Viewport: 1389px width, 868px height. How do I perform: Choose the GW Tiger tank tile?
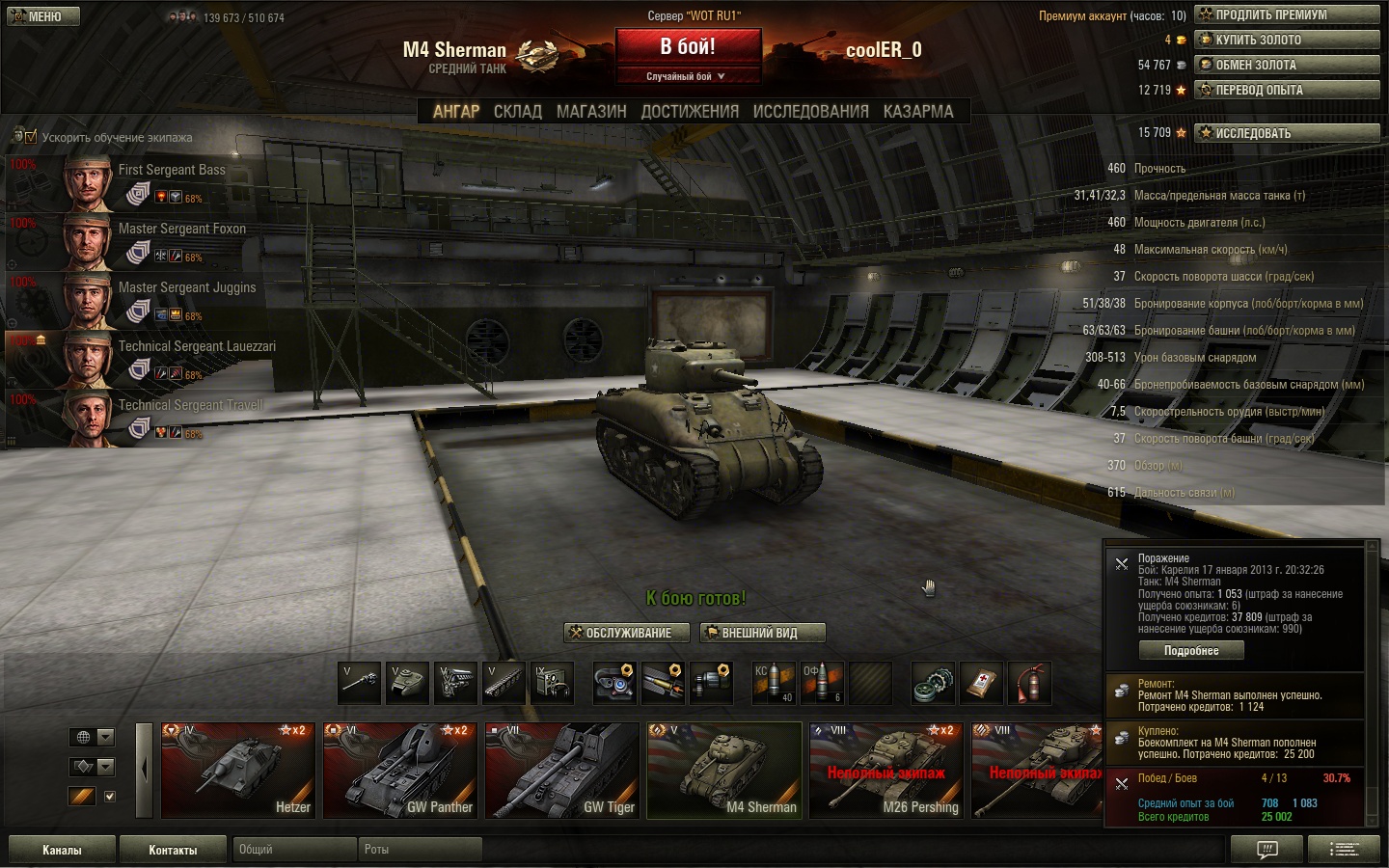562,770
